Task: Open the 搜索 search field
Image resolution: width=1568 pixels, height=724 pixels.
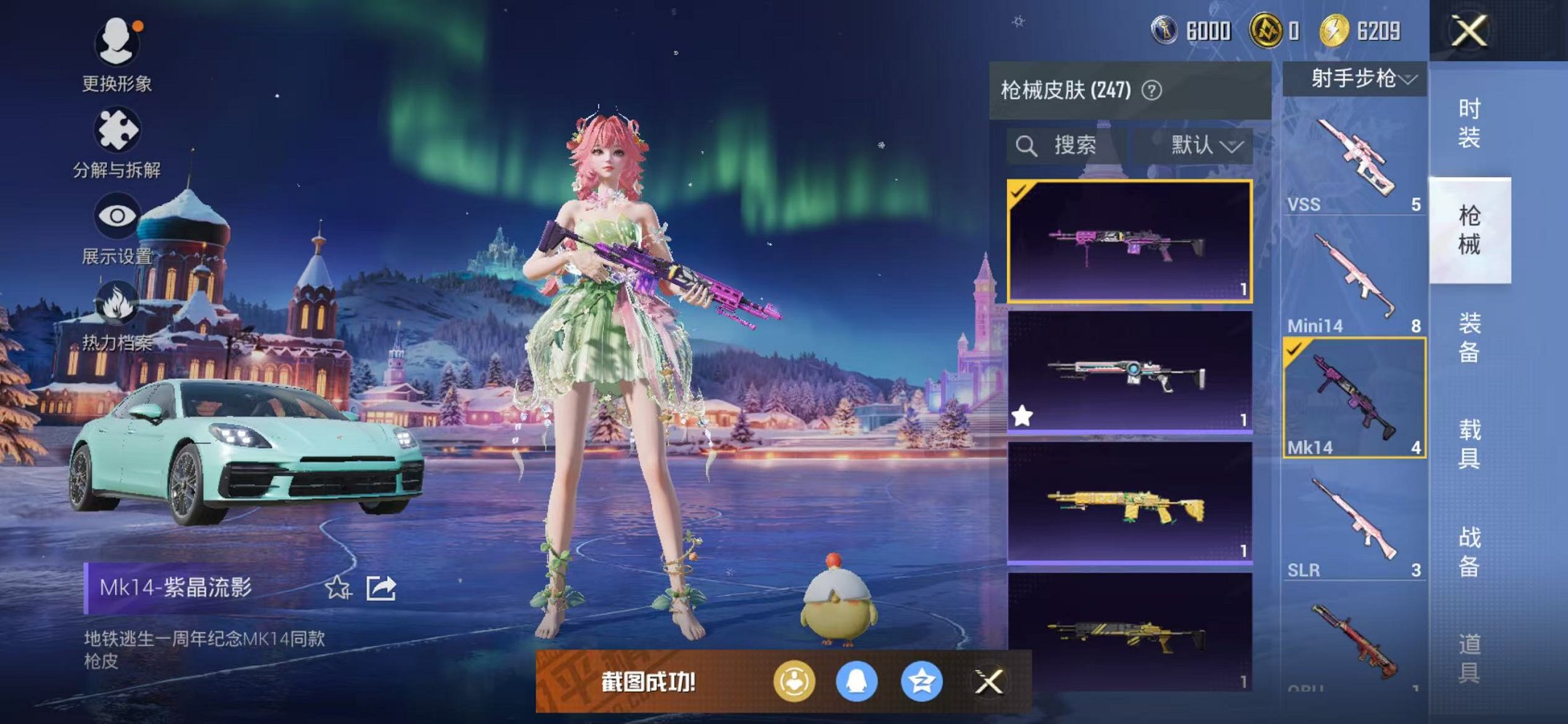Action: click(1066, 145)
